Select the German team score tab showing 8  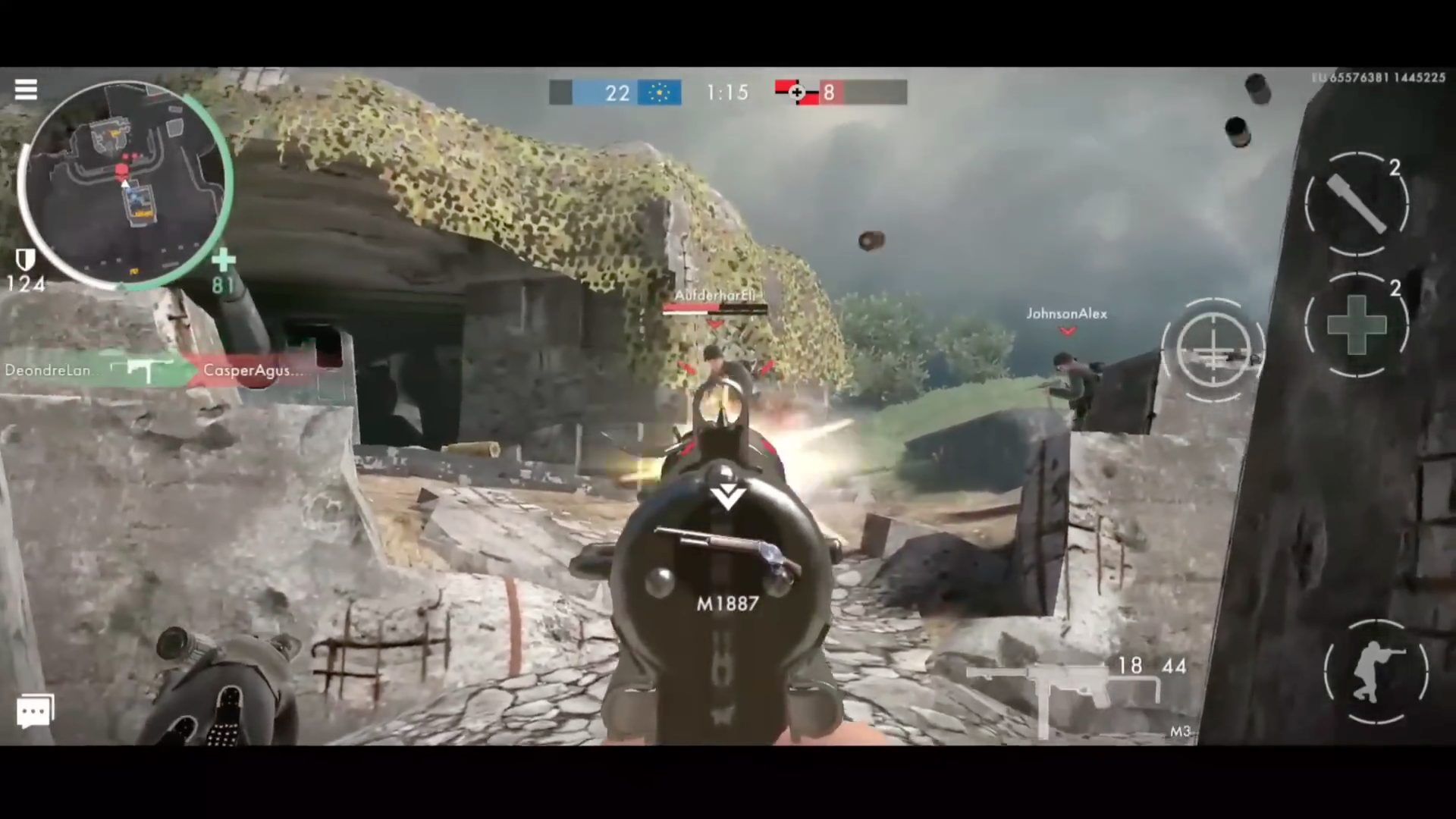(x=829, y=92)
